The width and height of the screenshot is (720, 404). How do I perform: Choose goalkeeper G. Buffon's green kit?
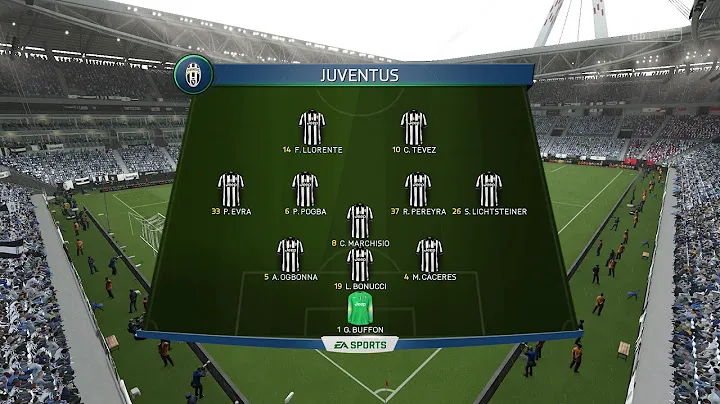360,307
